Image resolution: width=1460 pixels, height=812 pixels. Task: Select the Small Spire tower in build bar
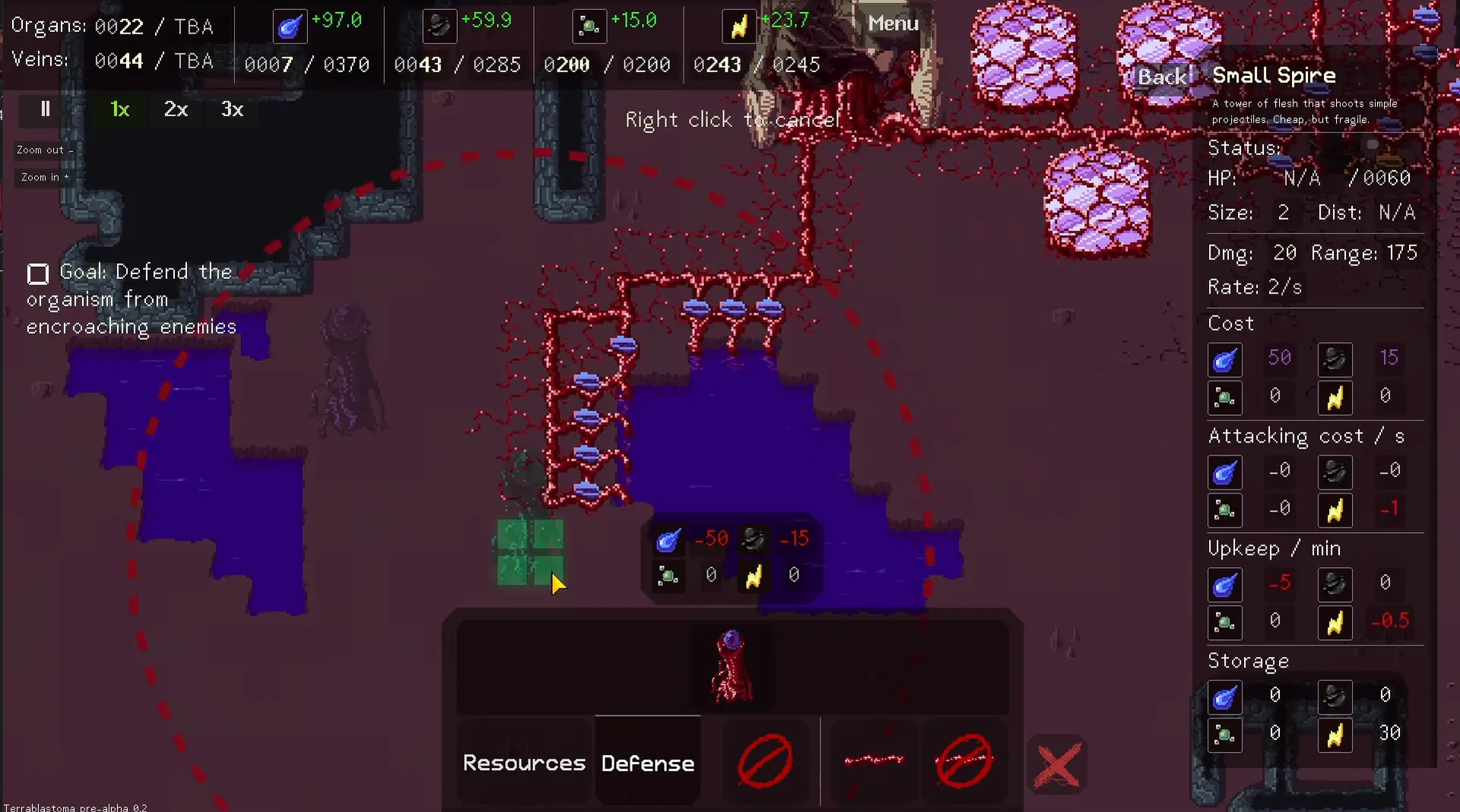[732, 667]
